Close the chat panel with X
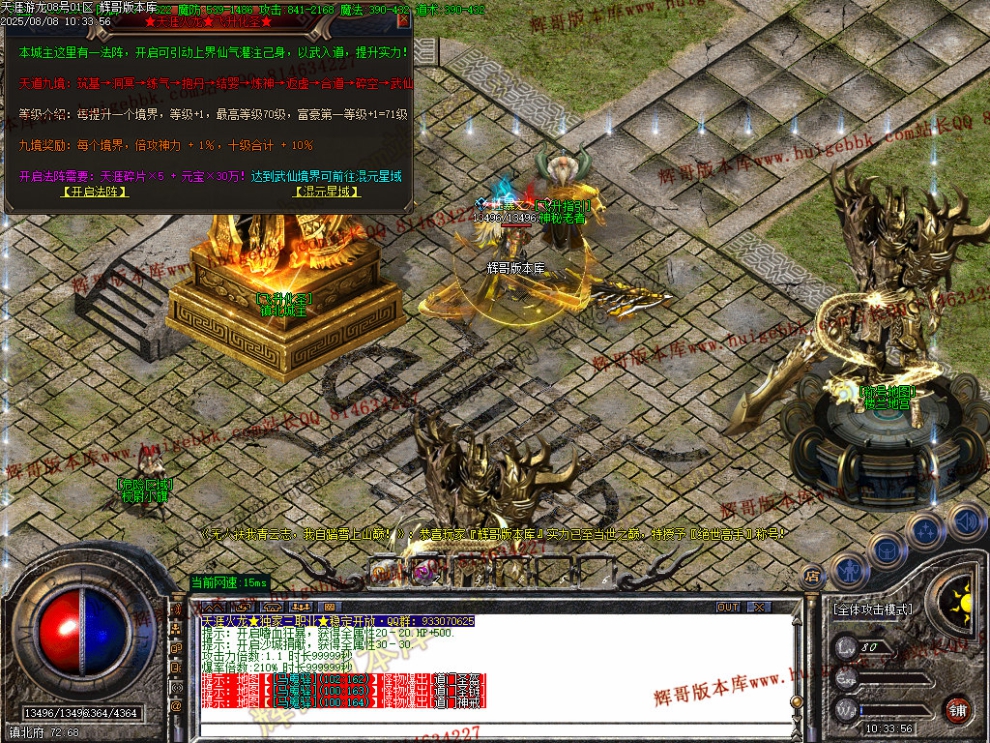Screen dimensions: 990x743 [x=758, y=607]
